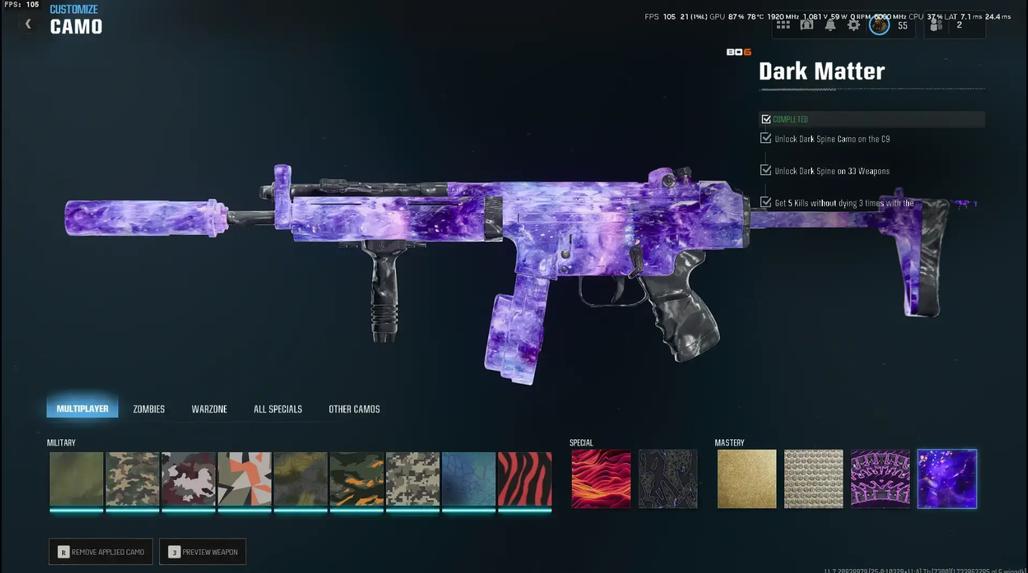Select the dark black special camo

[668, 479]
